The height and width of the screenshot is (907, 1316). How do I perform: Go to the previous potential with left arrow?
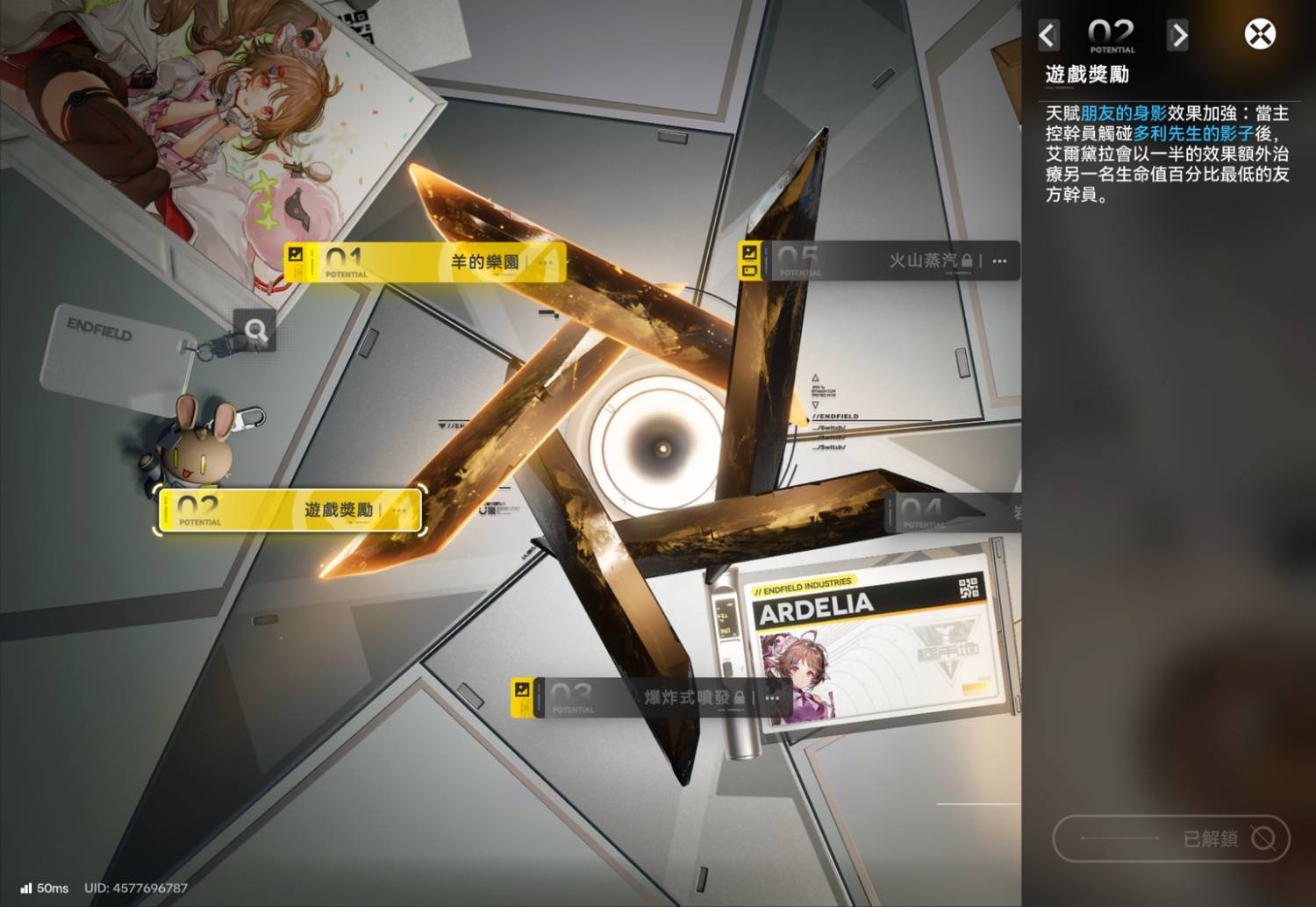[x=1048, y=36]
